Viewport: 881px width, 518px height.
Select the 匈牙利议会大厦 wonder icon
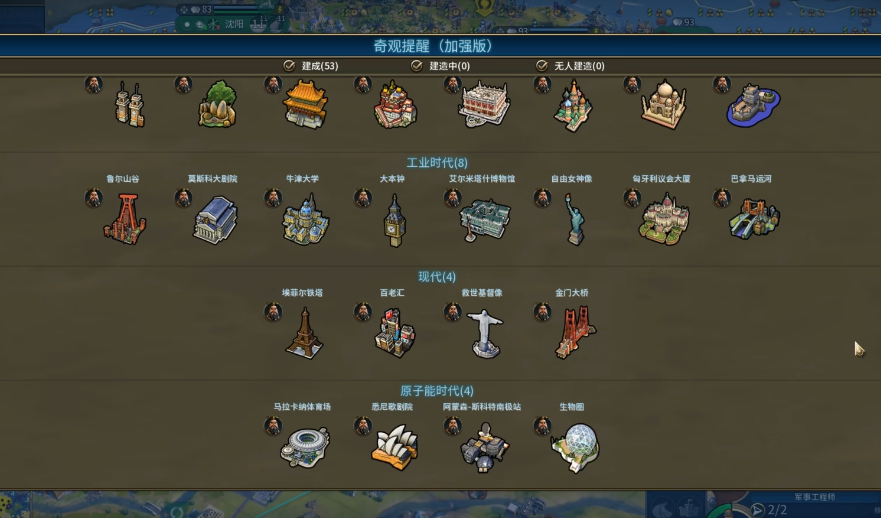pyautogui.click(x=664, y=220)
